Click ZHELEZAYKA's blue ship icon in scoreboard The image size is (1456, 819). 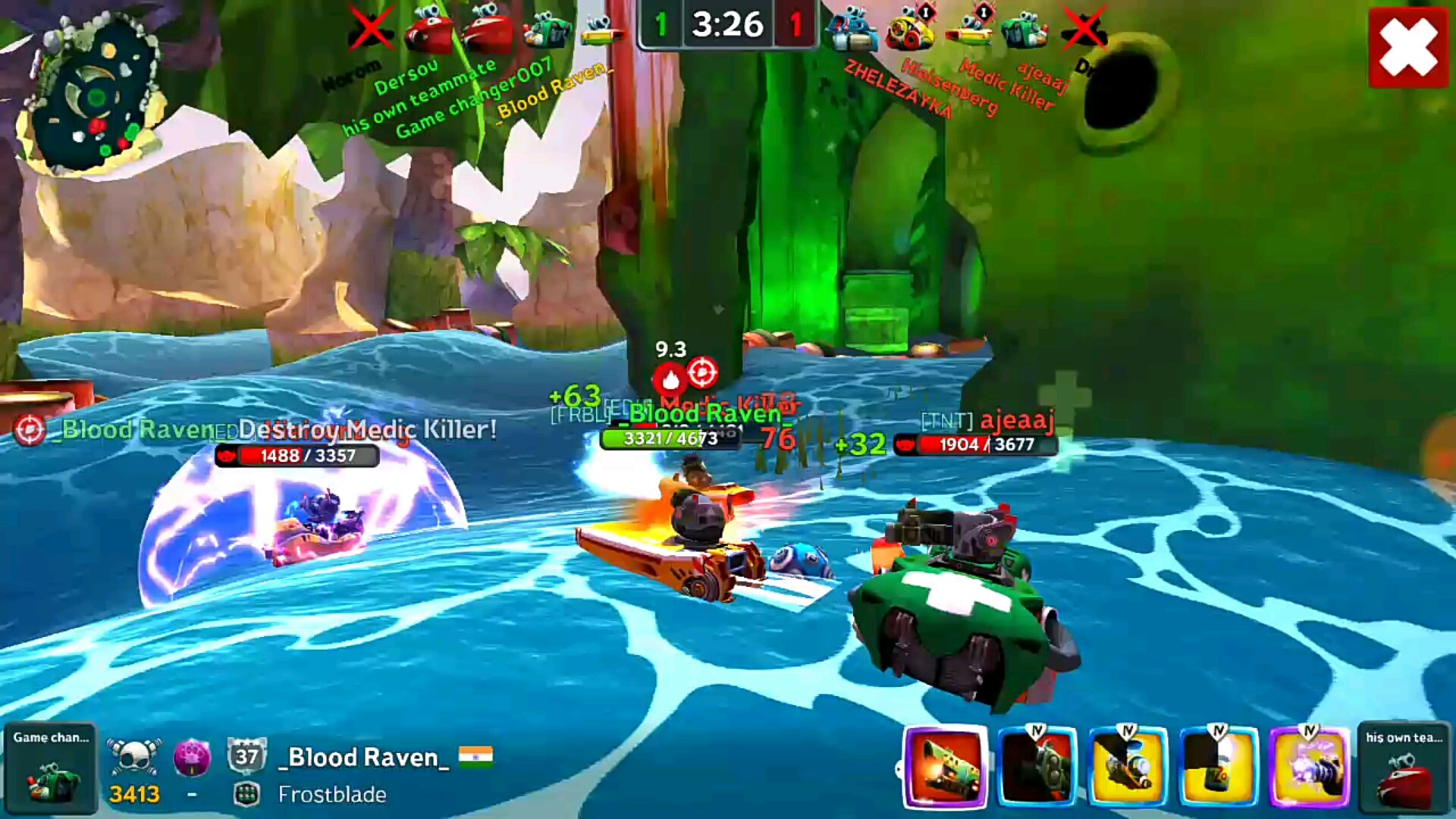click(852, 32)
